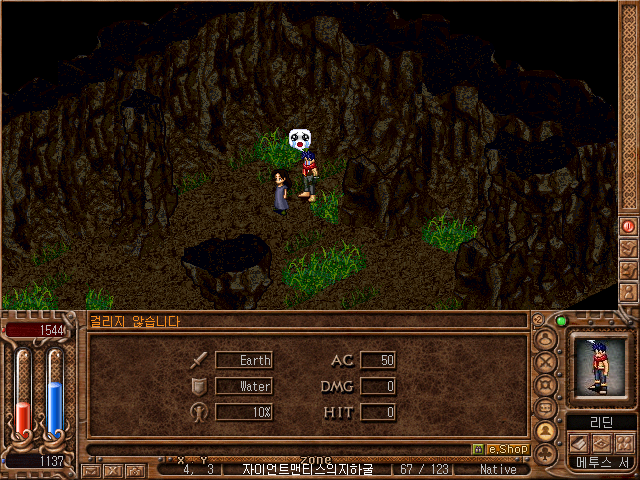Viewport: 640px width, 480px height.
Task: Open the envelope mail button
Action: 92,469
